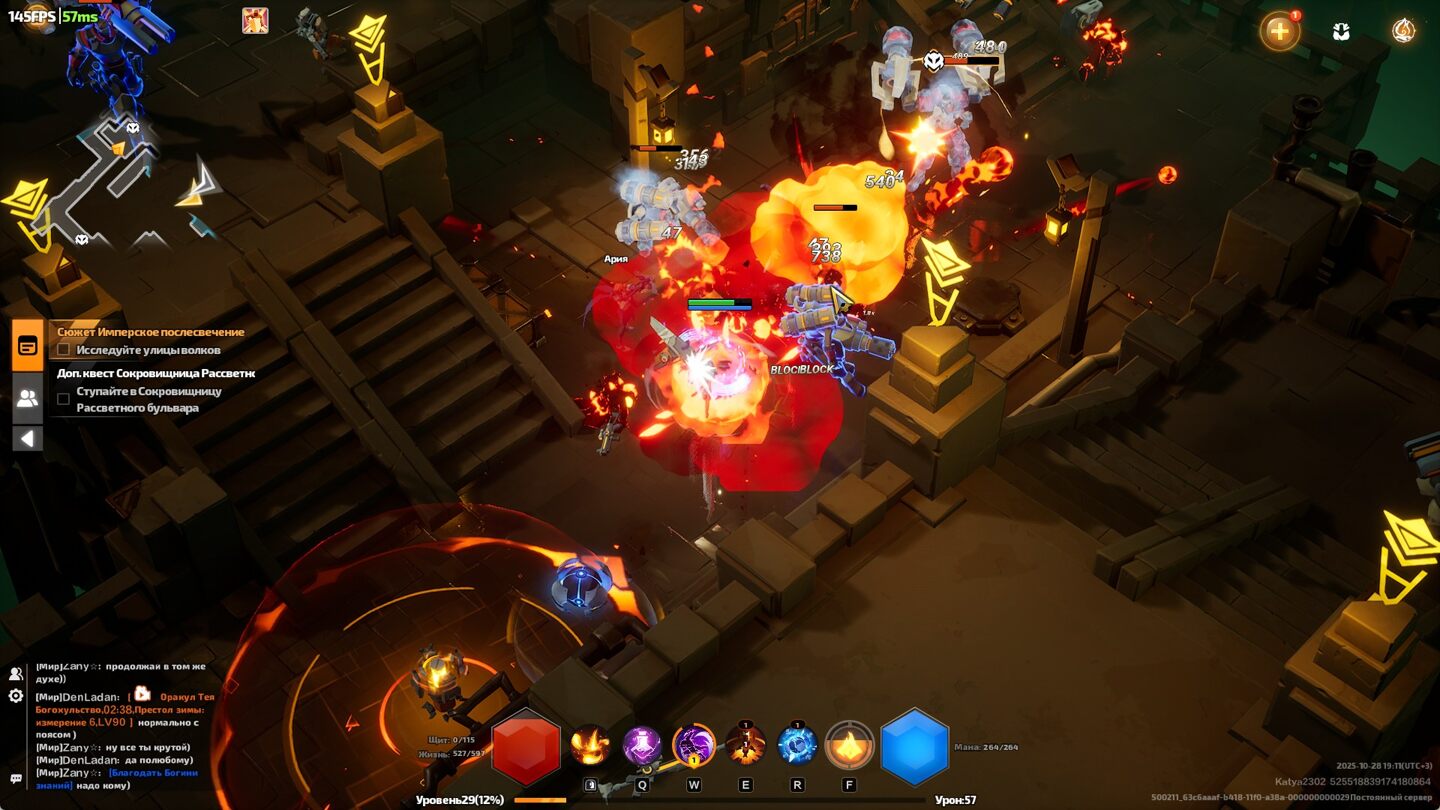
Task: Activate the orange flame F ability
Action: pos(849,745)
